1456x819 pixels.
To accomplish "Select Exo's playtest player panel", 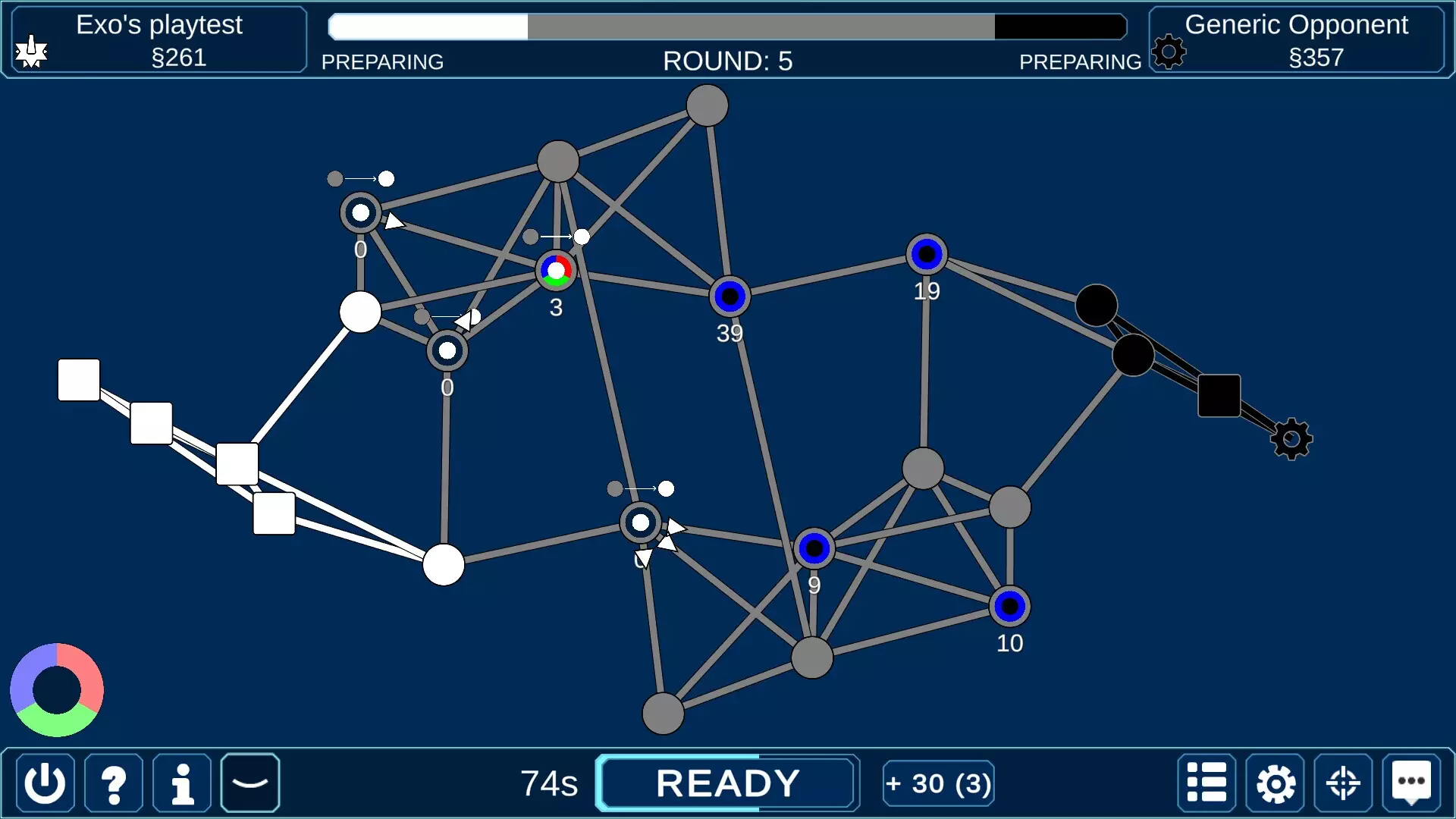I will (x=159, y=40).
